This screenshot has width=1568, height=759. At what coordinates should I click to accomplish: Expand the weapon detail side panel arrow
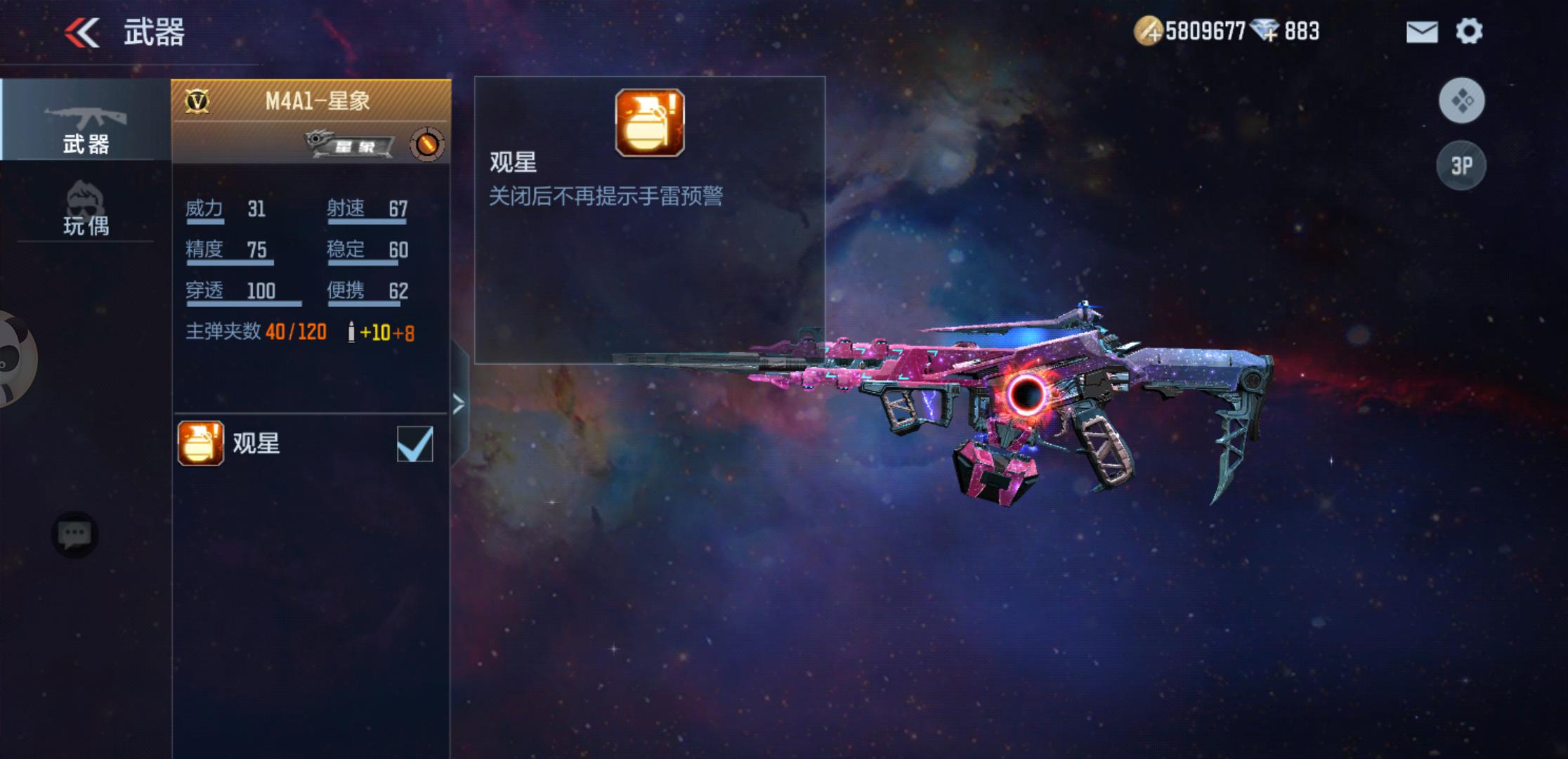pyautogui.click(x=460, y=404)
